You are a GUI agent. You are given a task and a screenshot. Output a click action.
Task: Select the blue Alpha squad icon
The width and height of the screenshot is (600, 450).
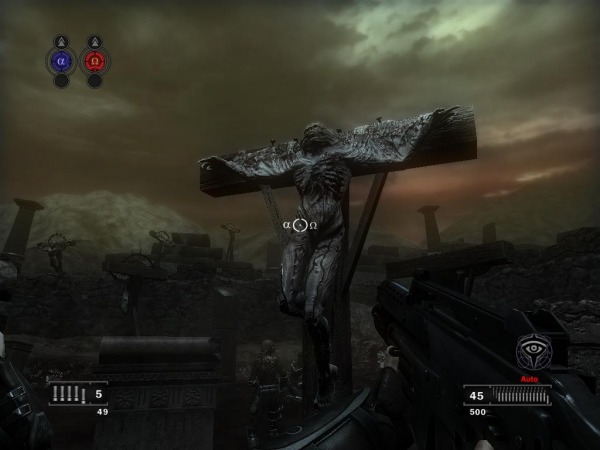click(61, 61)
